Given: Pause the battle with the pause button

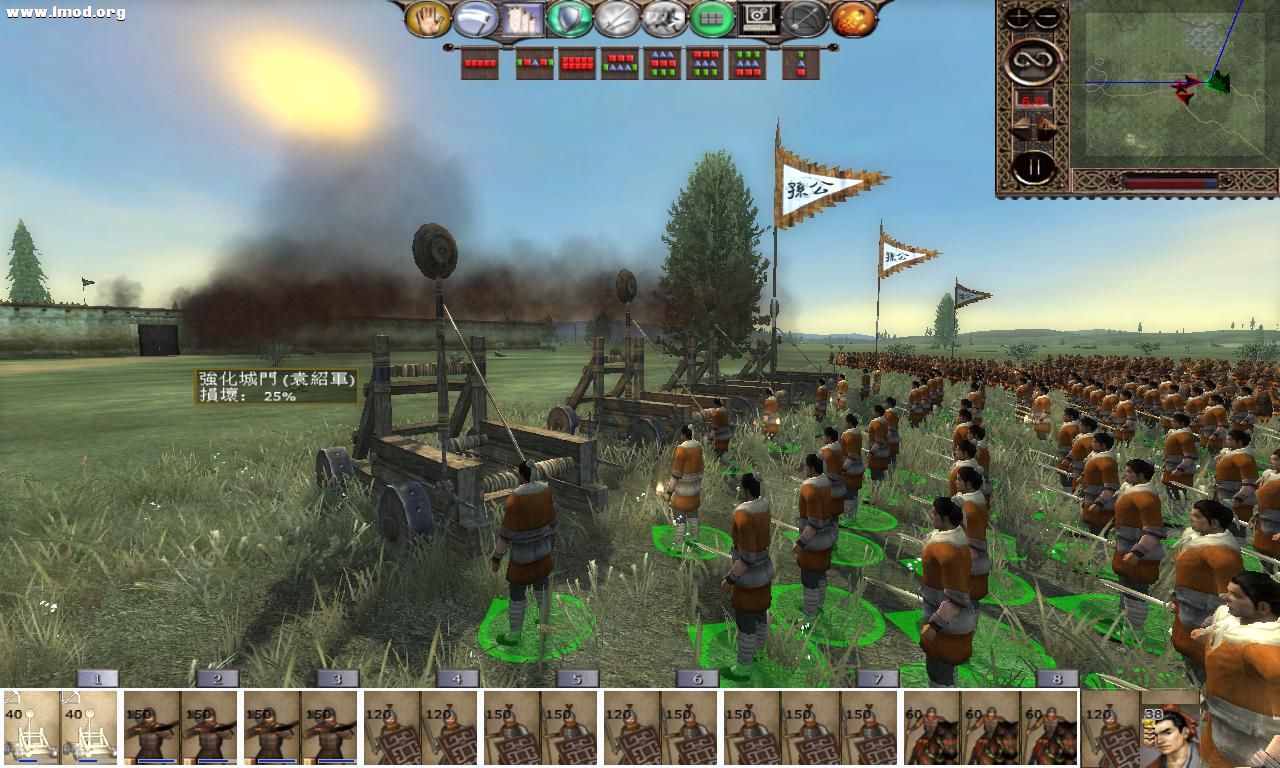Looking at the screenshot, I should point(1034,164).
